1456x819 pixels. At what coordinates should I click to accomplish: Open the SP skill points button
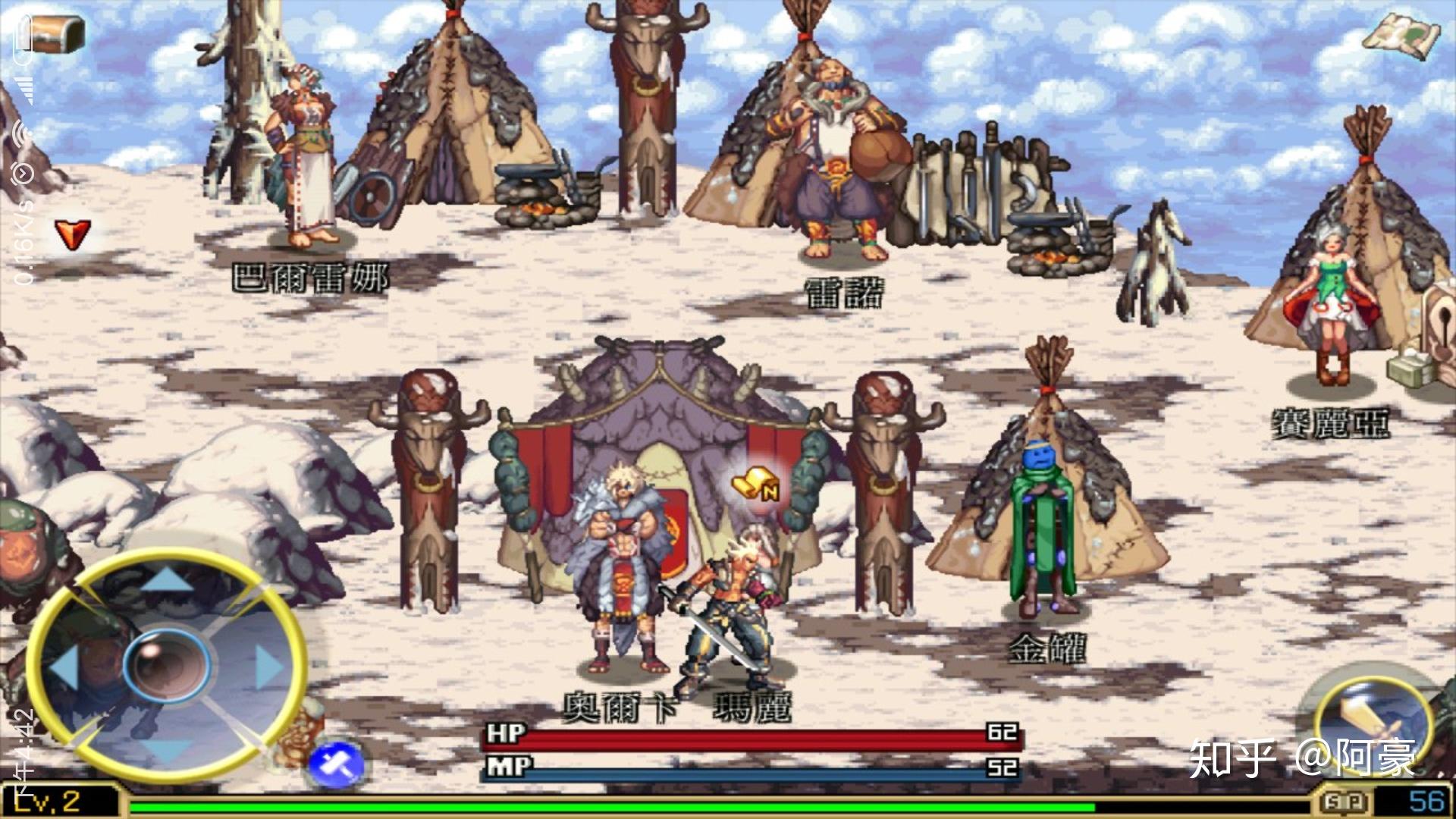(x=1345, y=802)
